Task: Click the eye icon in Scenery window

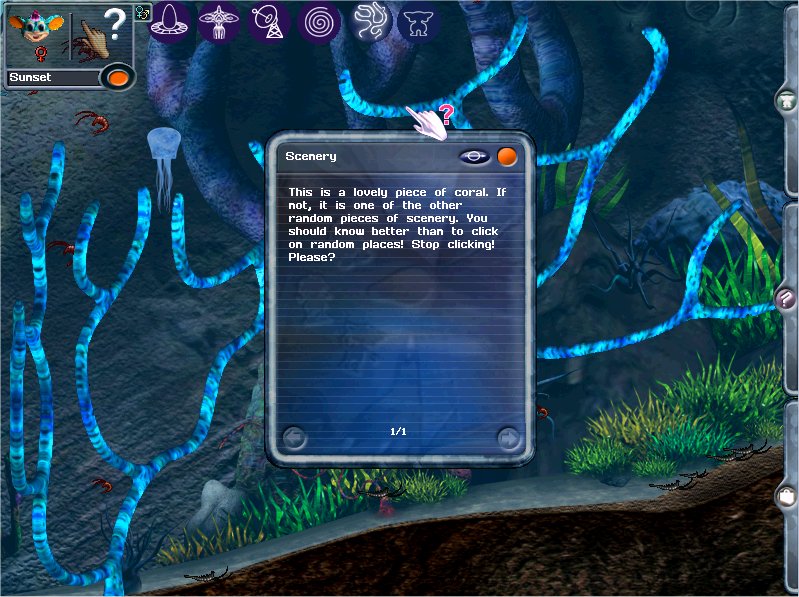Action: click(474, 157)
